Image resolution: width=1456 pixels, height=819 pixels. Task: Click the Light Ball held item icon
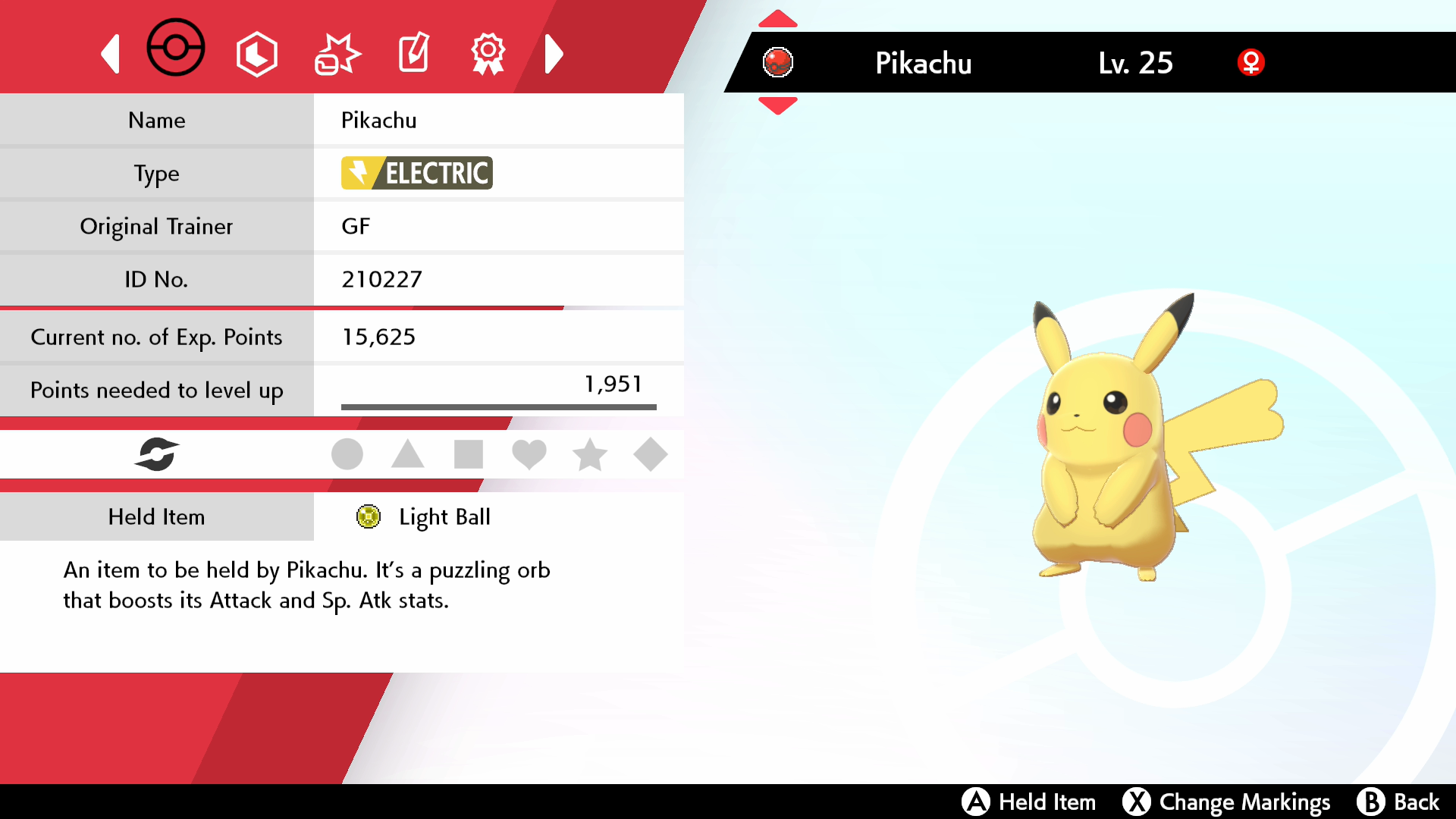pos(369,516)
